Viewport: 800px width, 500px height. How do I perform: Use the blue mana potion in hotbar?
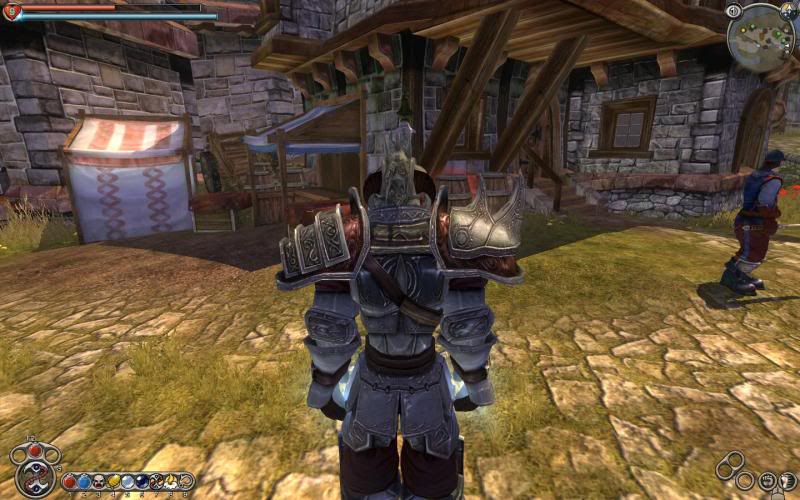[x=84, y=482]
